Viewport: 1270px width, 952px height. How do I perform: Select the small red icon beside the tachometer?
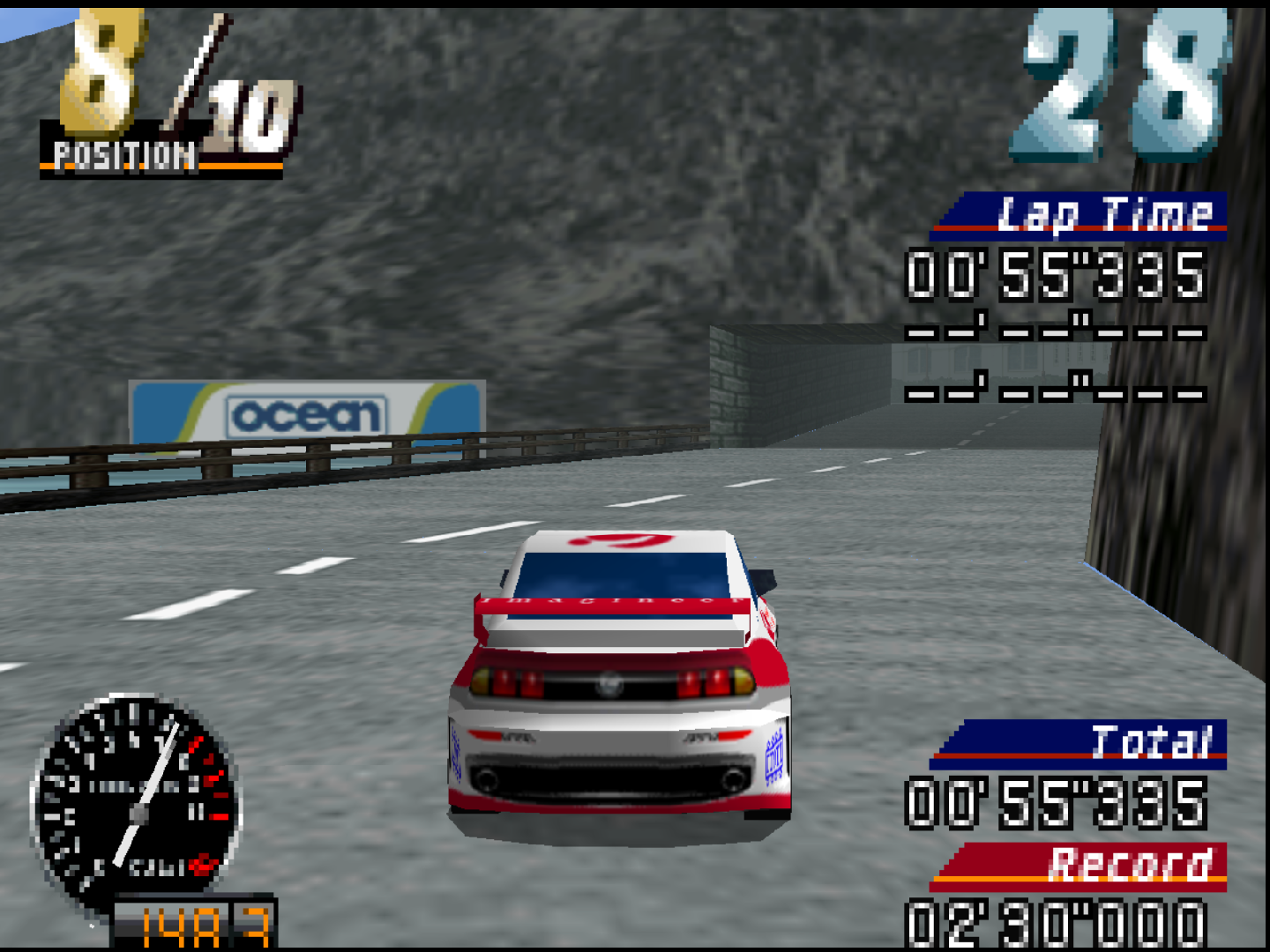(202, 865)
